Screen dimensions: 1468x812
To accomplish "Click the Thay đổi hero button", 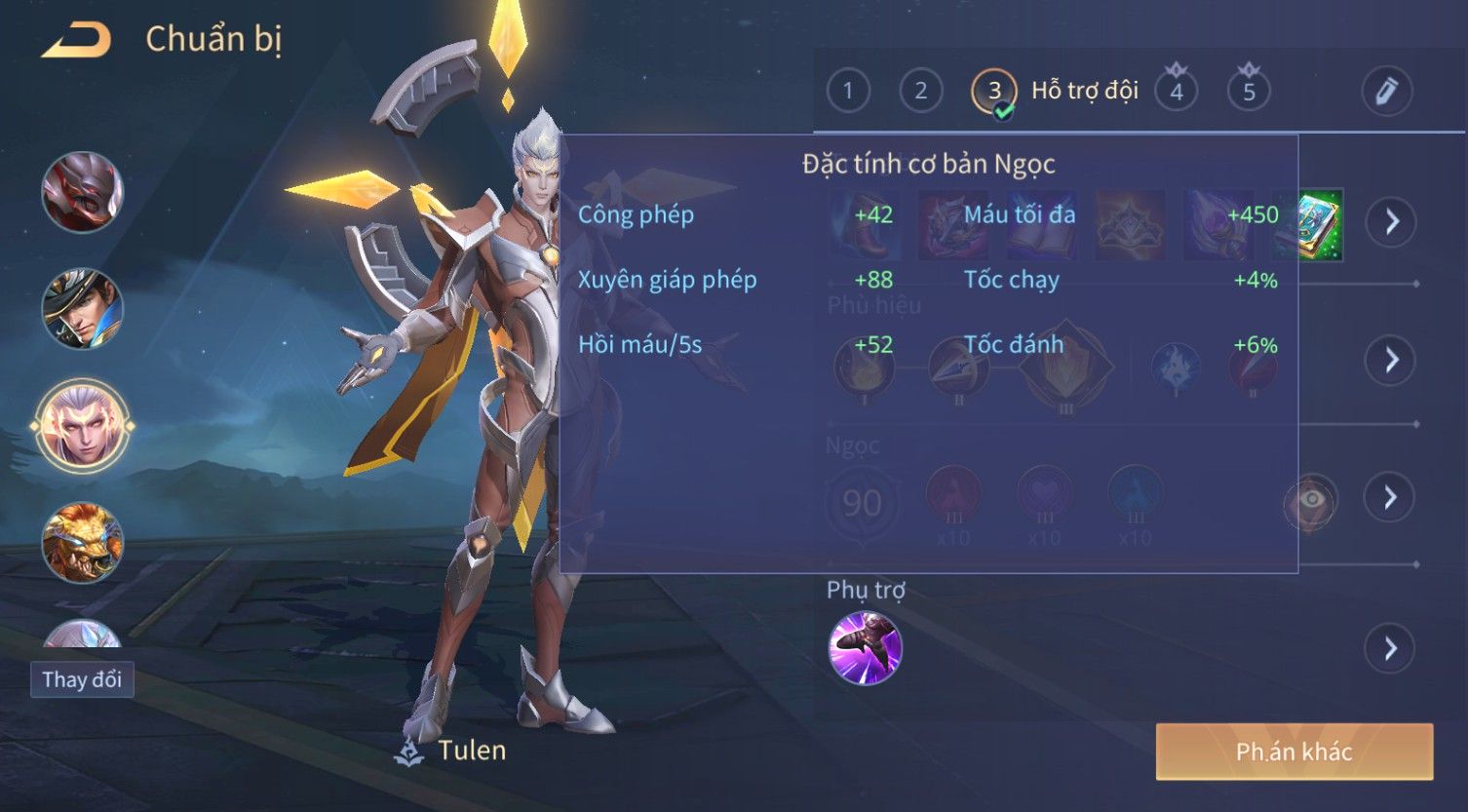I will pos(82,679).
